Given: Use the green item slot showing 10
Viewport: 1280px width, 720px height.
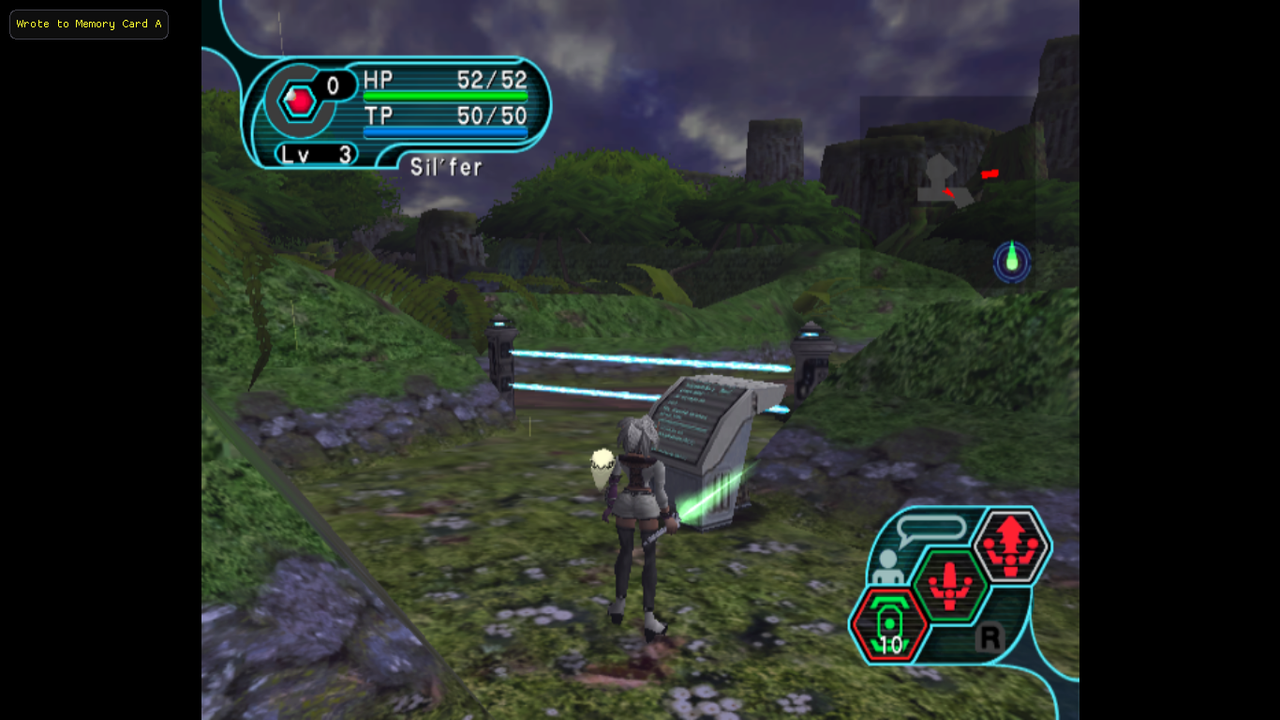Looking at the screenshot, I should [888, 625].
